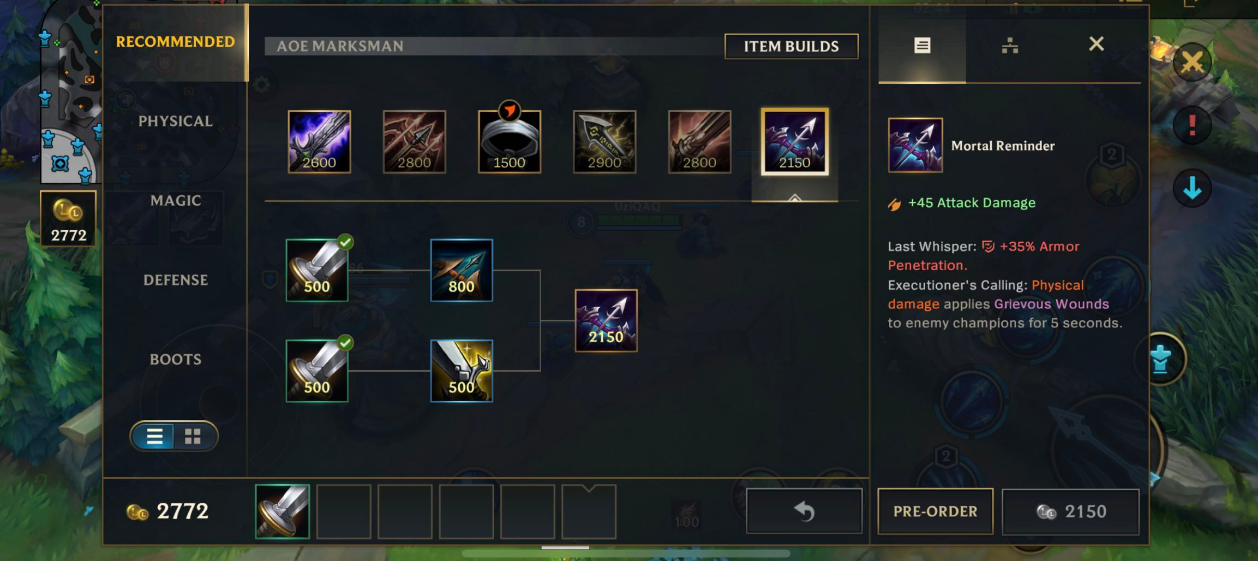The height and width of the screenshot is (561, 1258).
Task: Open the Recommended items tab
Action: [x=175, y=42]
